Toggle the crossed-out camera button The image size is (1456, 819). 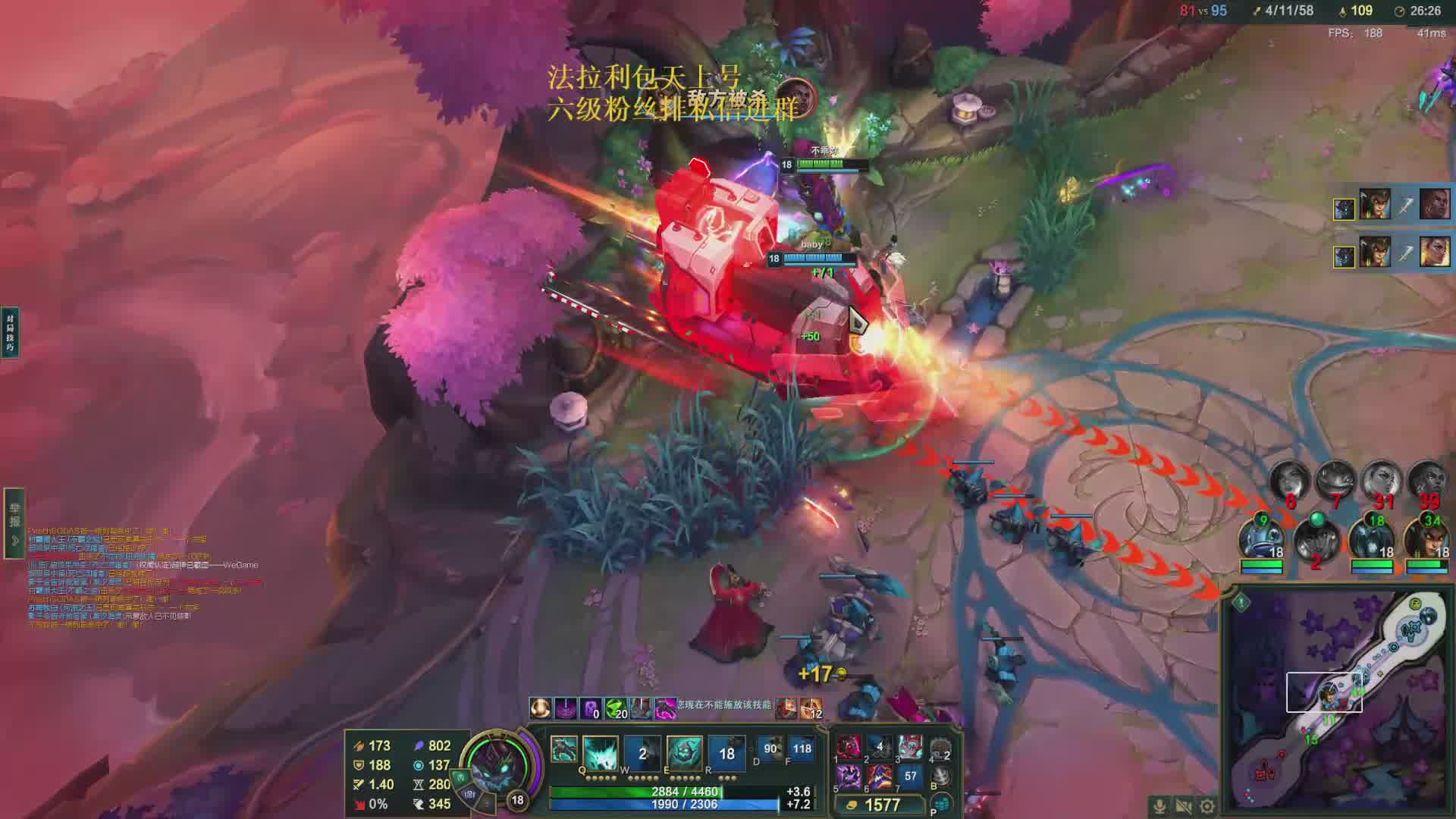pyautogui.click(x=1183, y=806)
